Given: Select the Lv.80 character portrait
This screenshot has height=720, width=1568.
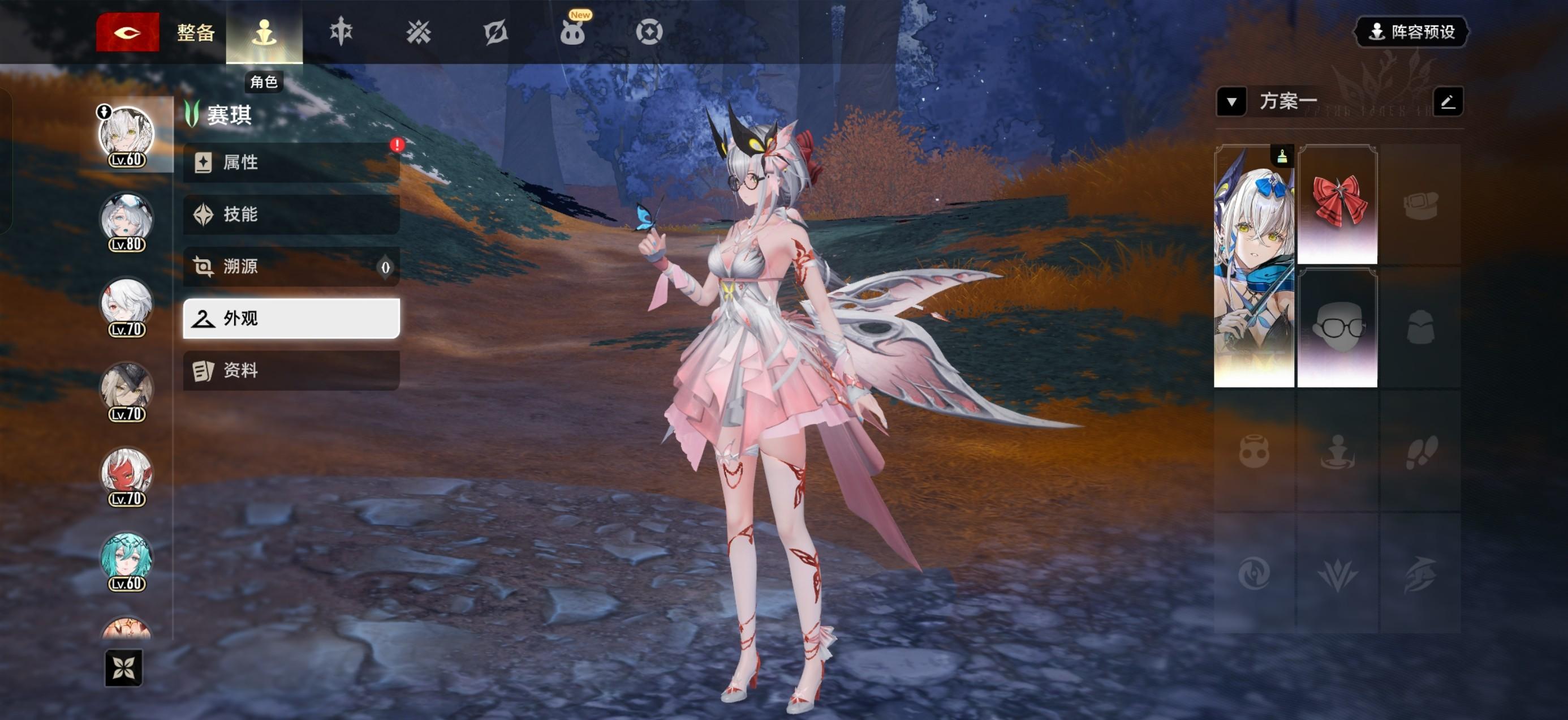Looking at the screenshot, I should [127, 218].
